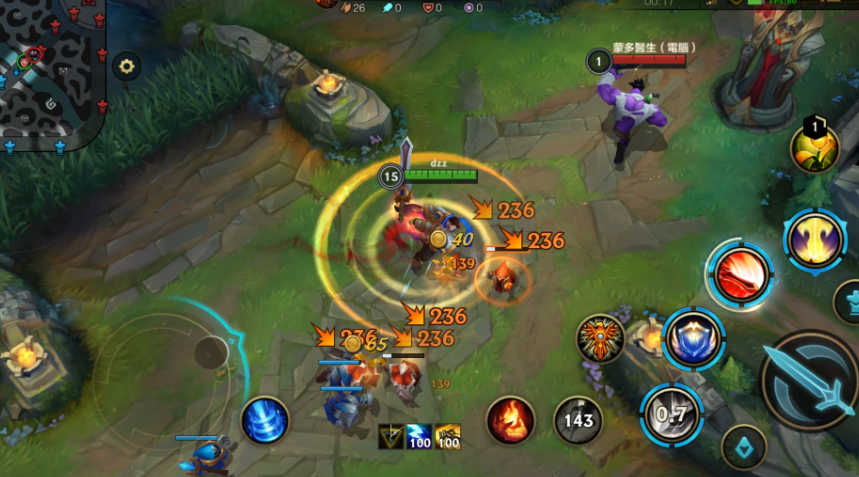Use the orange winged emblem item
The height and width of the screenshot is (477, 859).
(601, 340)
